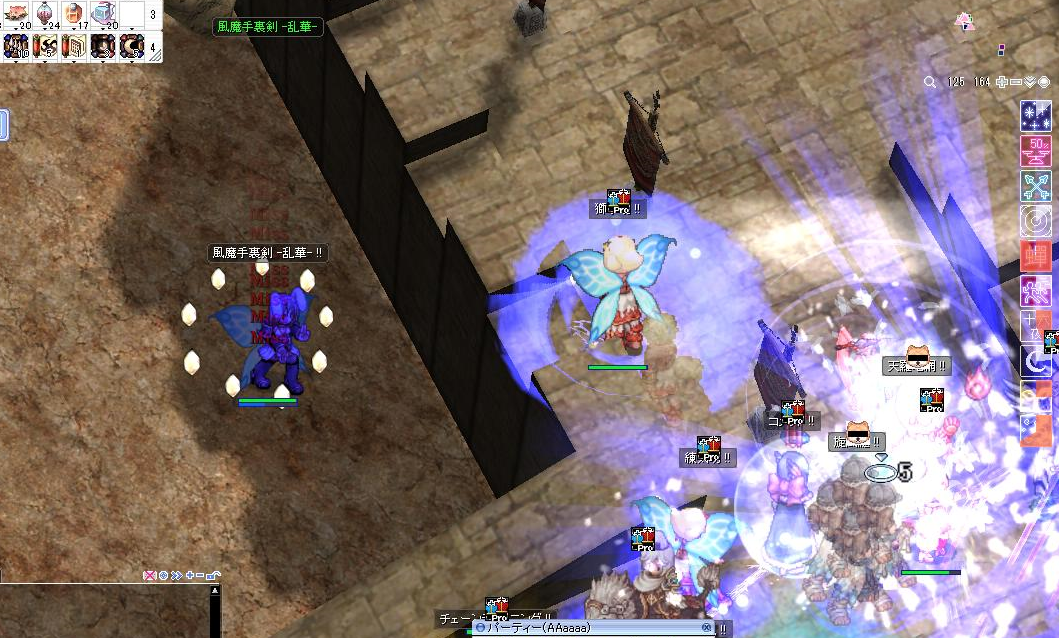Use the blue ice cube item slot

tap(104, 14)
